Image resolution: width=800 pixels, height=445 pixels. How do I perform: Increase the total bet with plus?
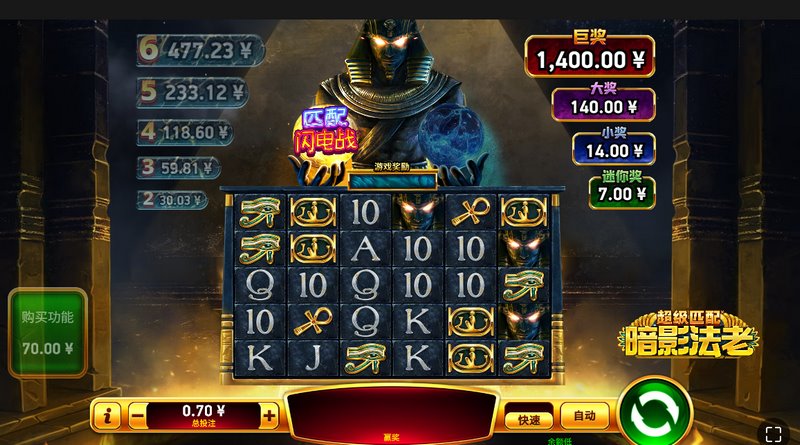[269, 414]
